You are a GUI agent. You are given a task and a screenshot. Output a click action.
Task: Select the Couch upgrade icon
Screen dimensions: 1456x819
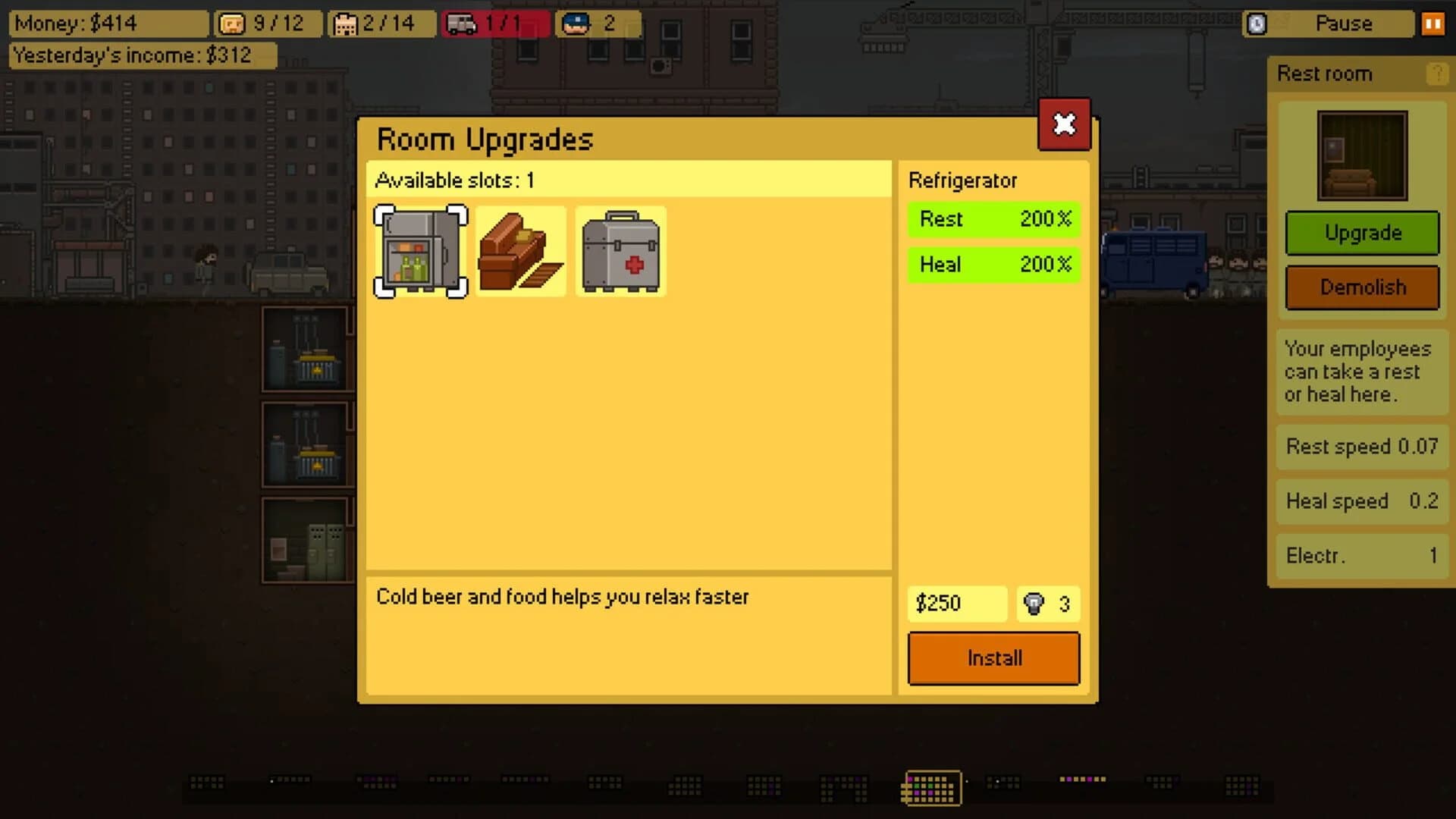point(520,250)
